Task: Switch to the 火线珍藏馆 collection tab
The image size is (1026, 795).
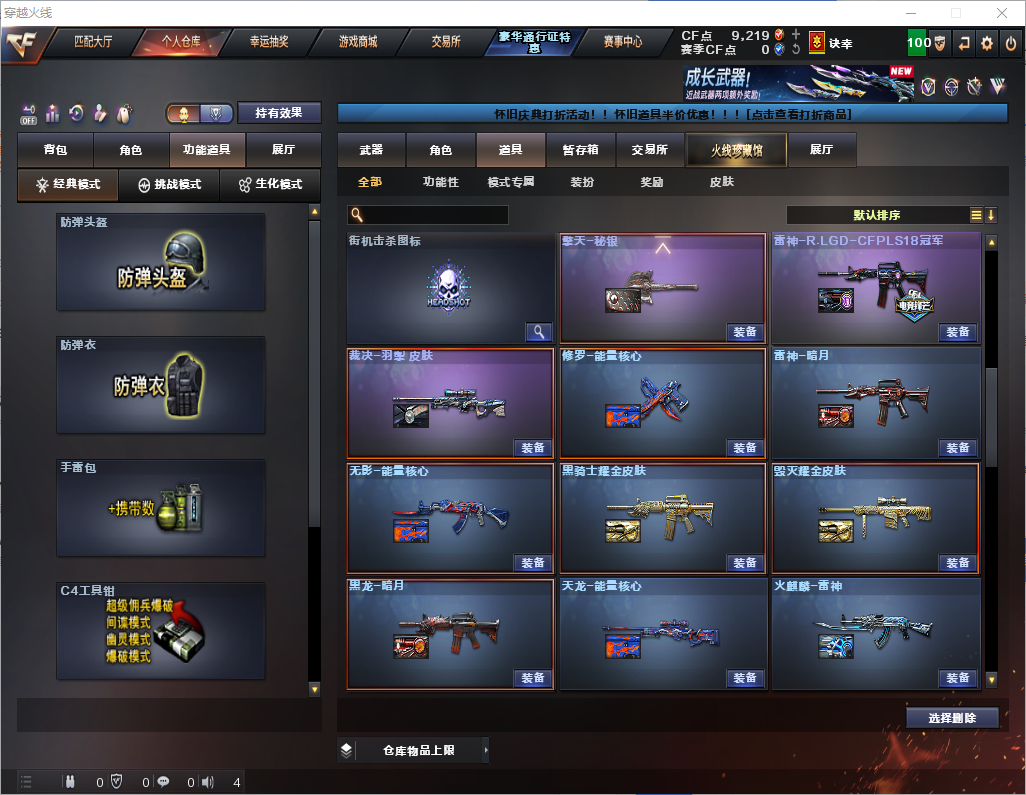Action: coord(736,150)
